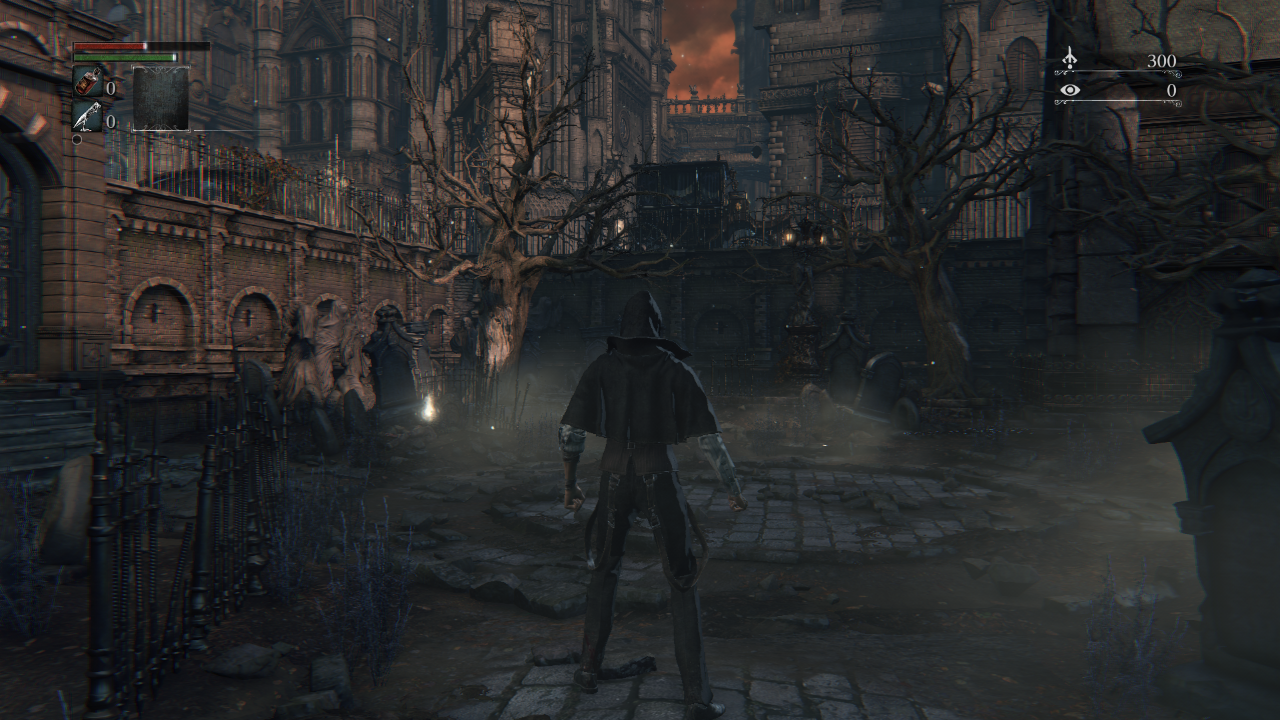Click the Blood Echoes value showing 300
Image resolution: width=1280 pixels, height=720 pixels.
[x=1162, y=60]
